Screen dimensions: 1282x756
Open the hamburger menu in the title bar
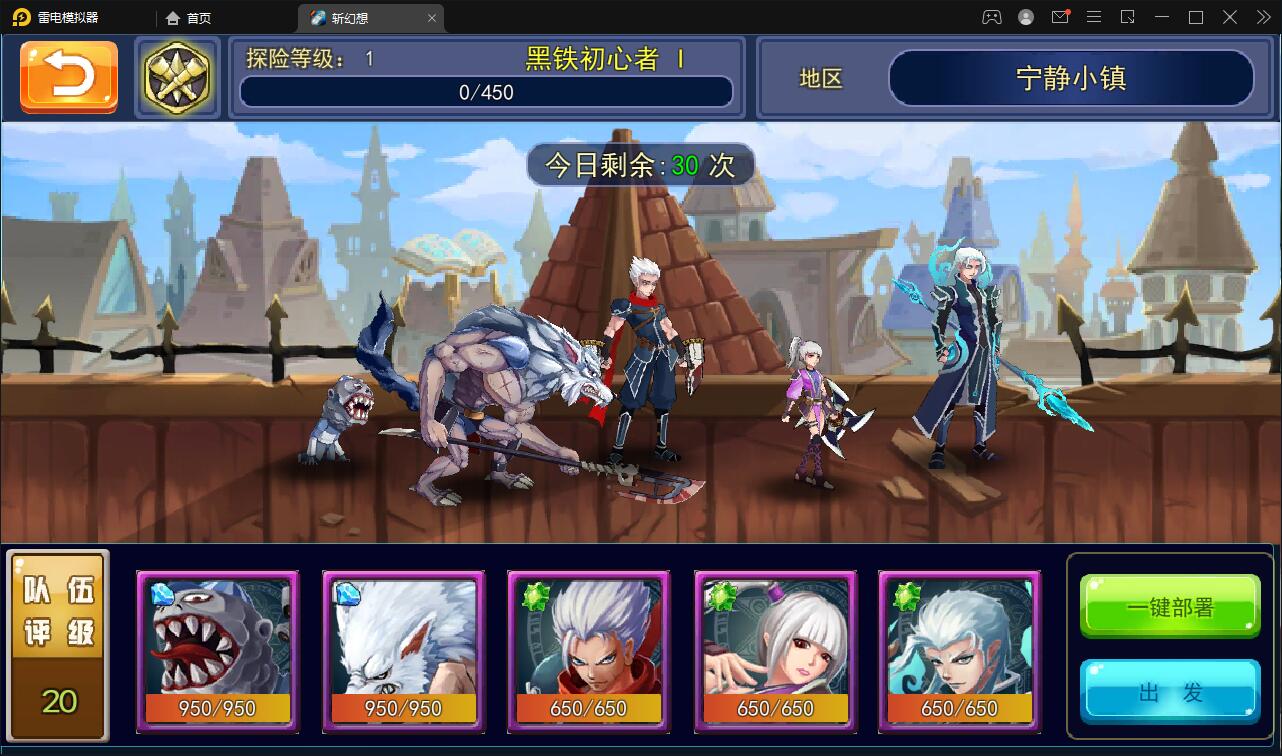[1094, 17]
